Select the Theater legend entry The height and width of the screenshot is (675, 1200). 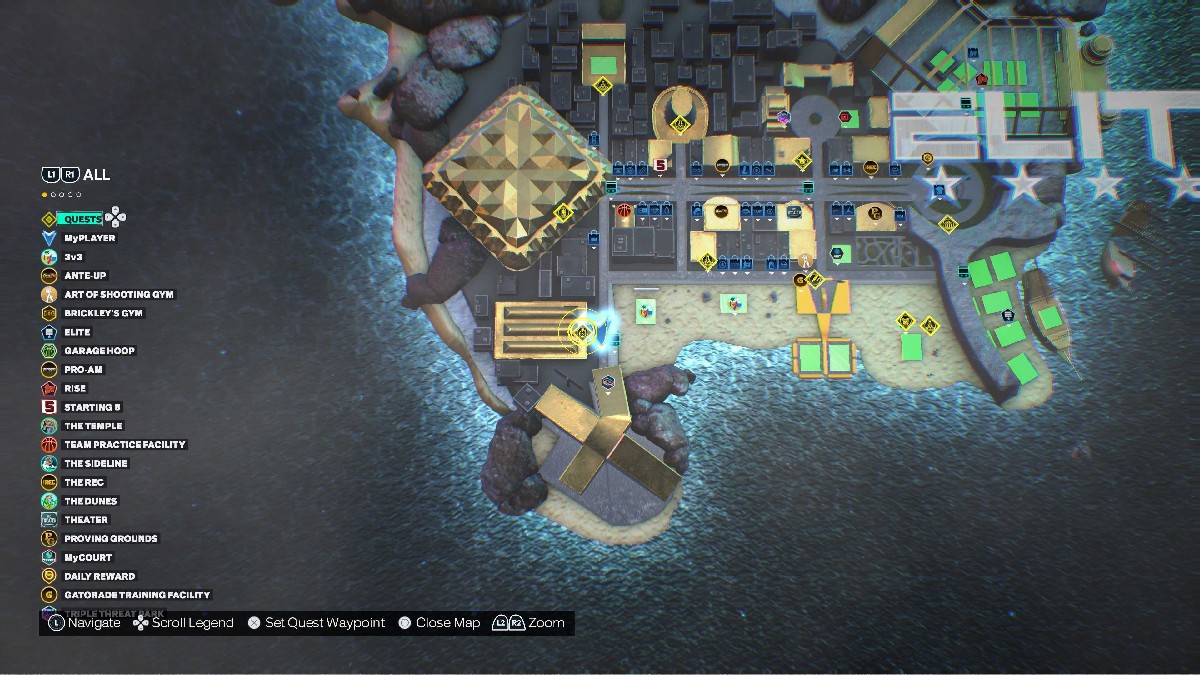86,520
